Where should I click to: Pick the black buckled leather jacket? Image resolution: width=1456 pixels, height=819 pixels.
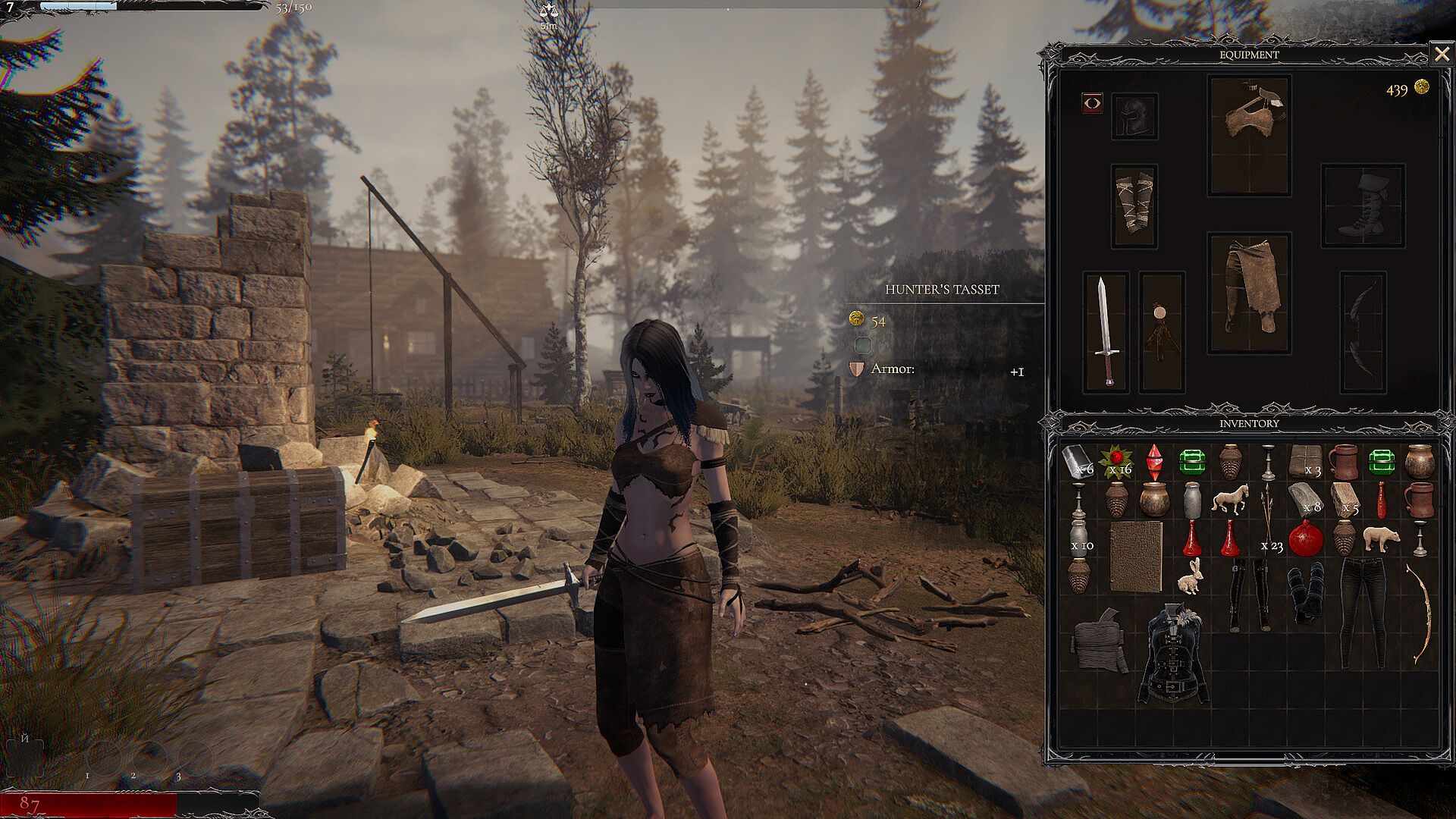[x=1173, y=652]
